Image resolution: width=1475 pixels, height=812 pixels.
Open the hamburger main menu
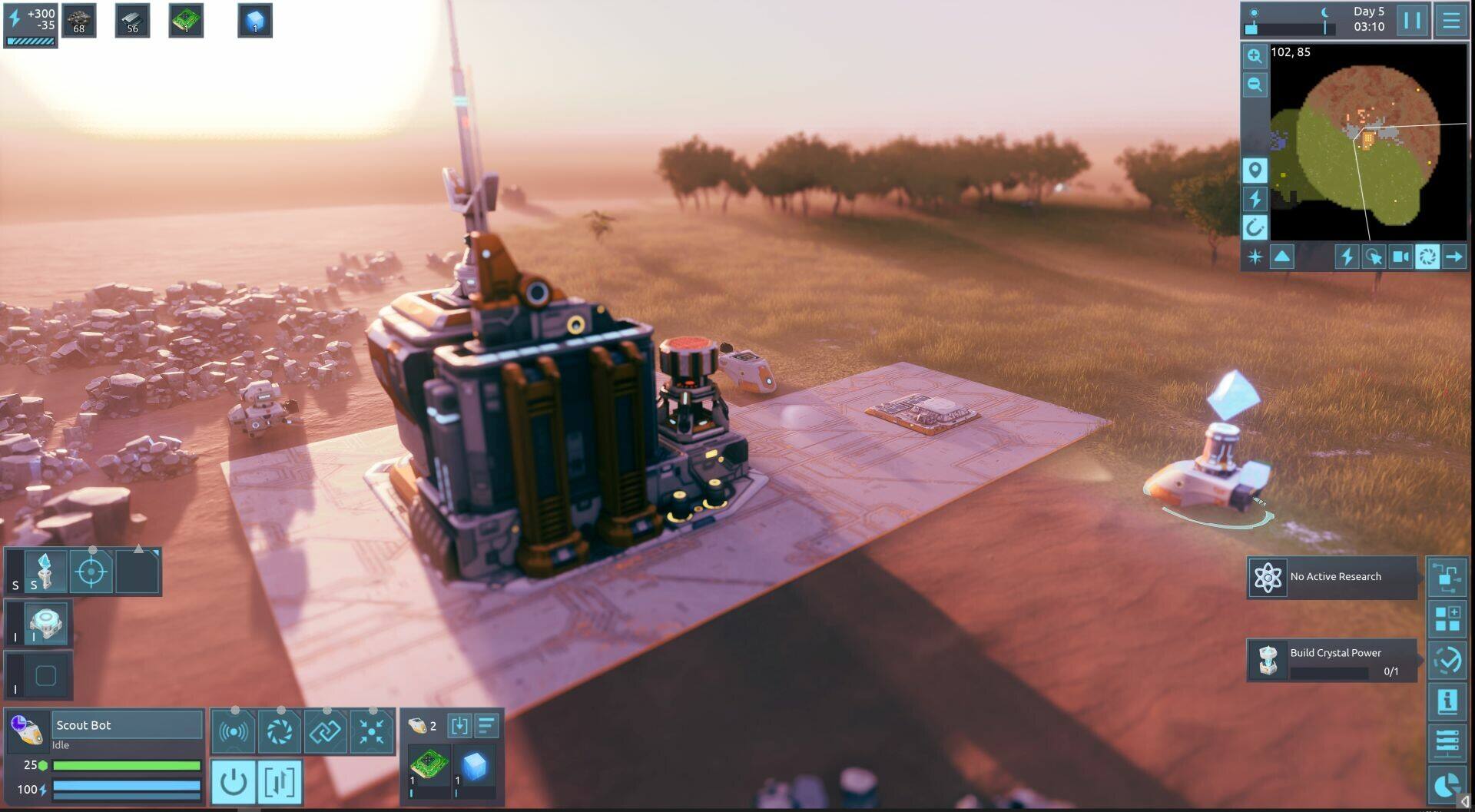pyautogui.click(x=1450, y=20)
